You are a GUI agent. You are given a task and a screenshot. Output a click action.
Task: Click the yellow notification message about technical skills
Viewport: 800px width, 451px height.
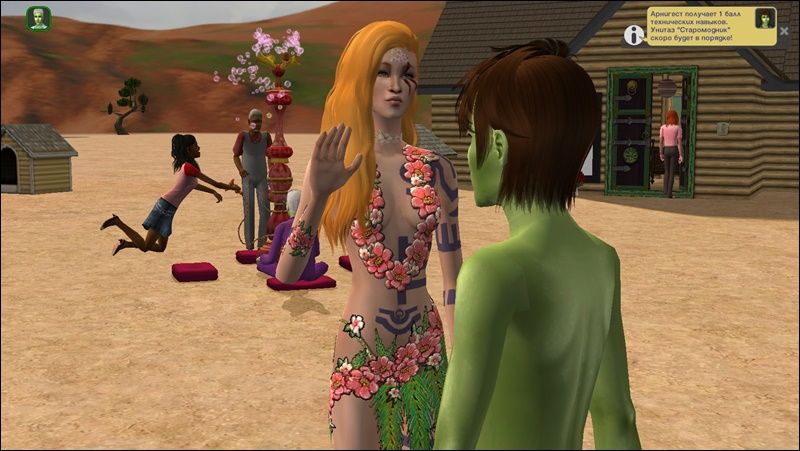click(x=698, y=26)
